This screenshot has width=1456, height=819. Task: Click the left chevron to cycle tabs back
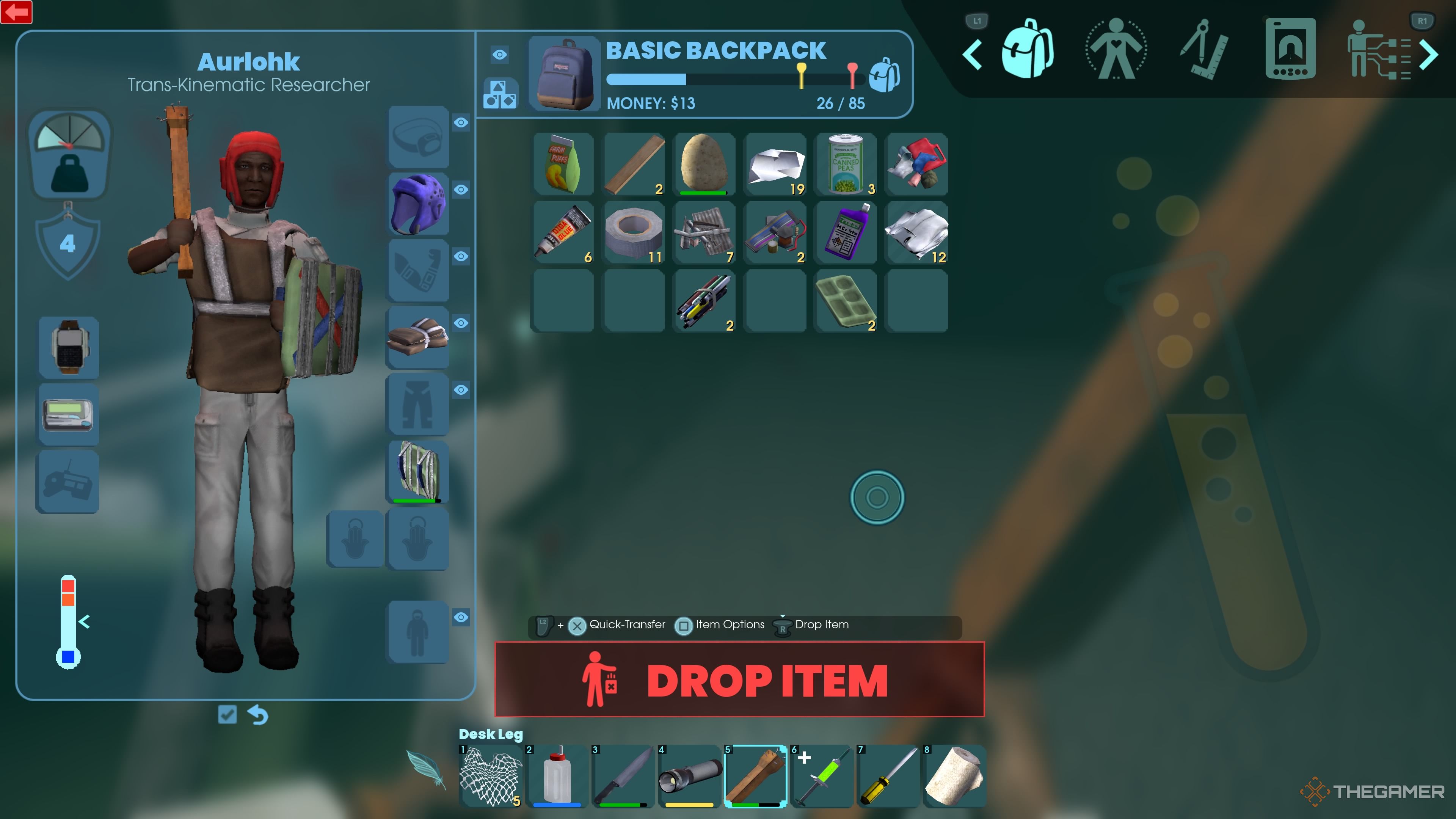click(973, 54)
